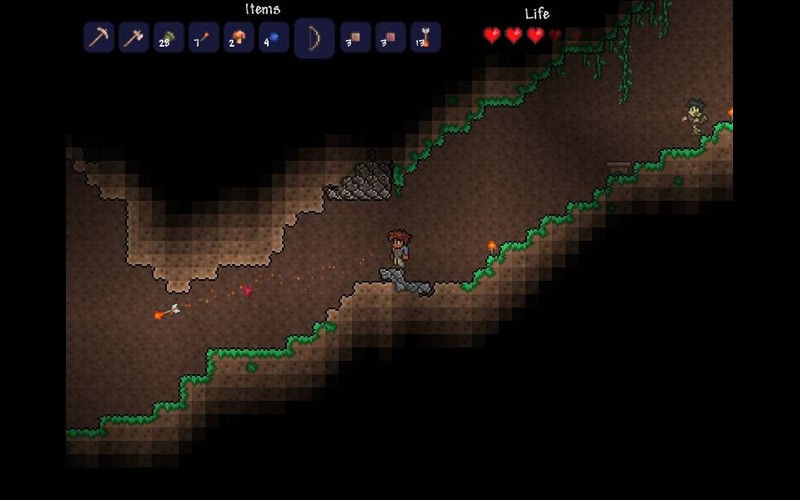Select the copper pickaxe hotbar slot
The height and width of the screenshot is (500, 800).
pyautogui.click(x=99, y=38)
